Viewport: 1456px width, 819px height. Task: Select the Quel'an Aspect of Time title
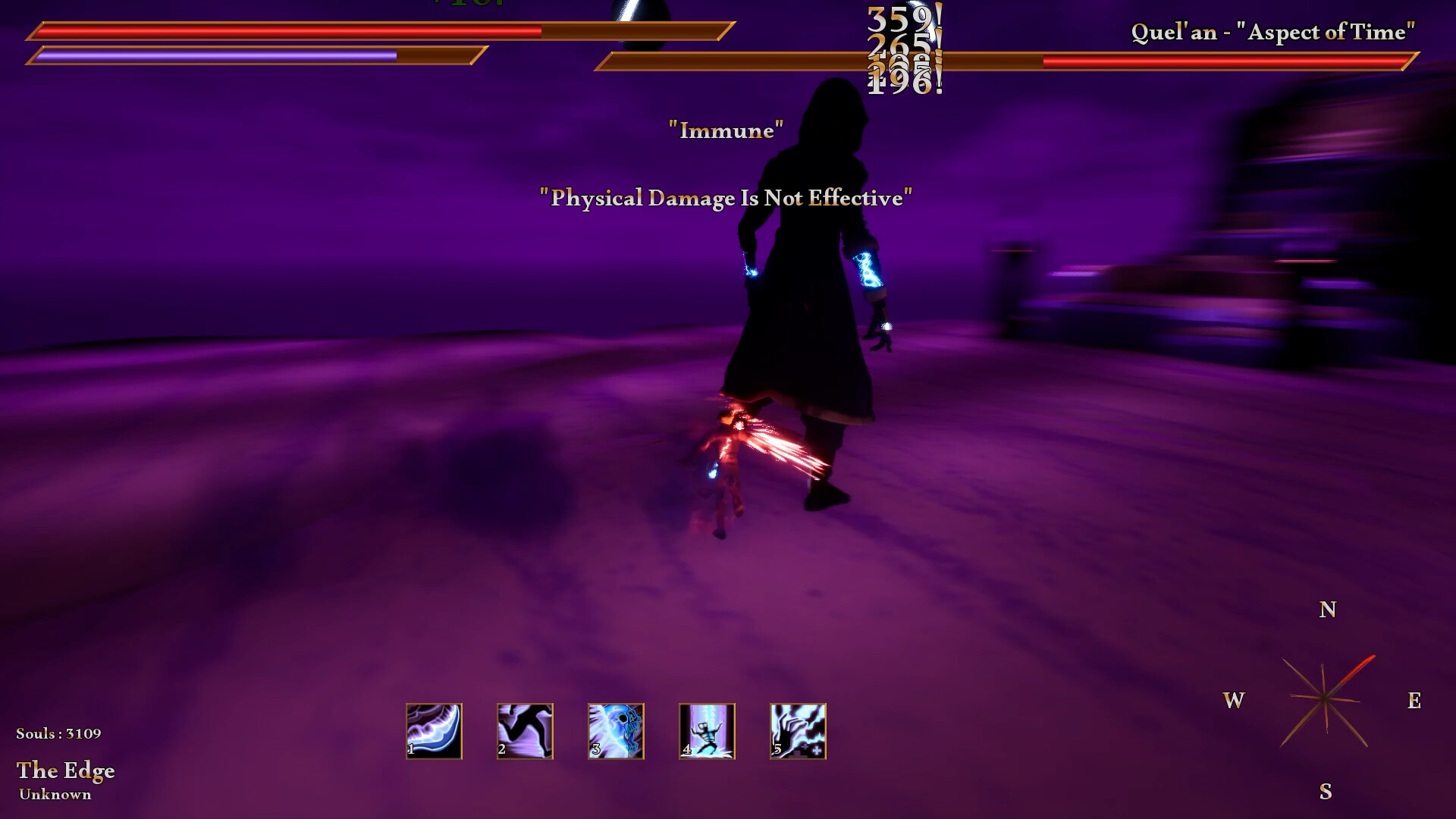pyautogui.click(x=1274, y=33)
